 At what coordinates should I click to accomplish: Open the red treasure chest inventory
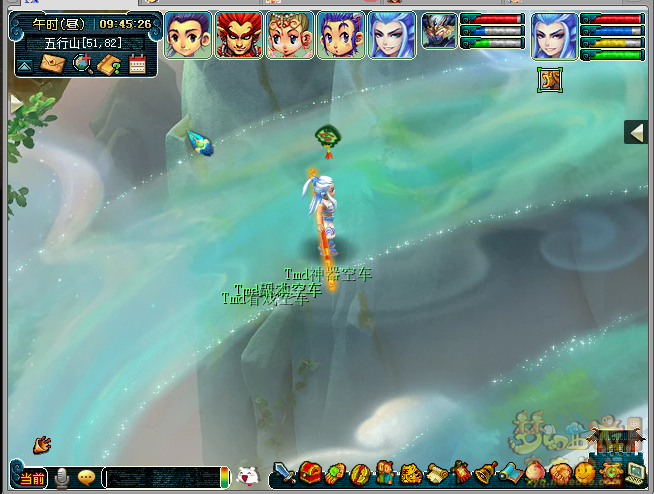(x=310, y=472)
